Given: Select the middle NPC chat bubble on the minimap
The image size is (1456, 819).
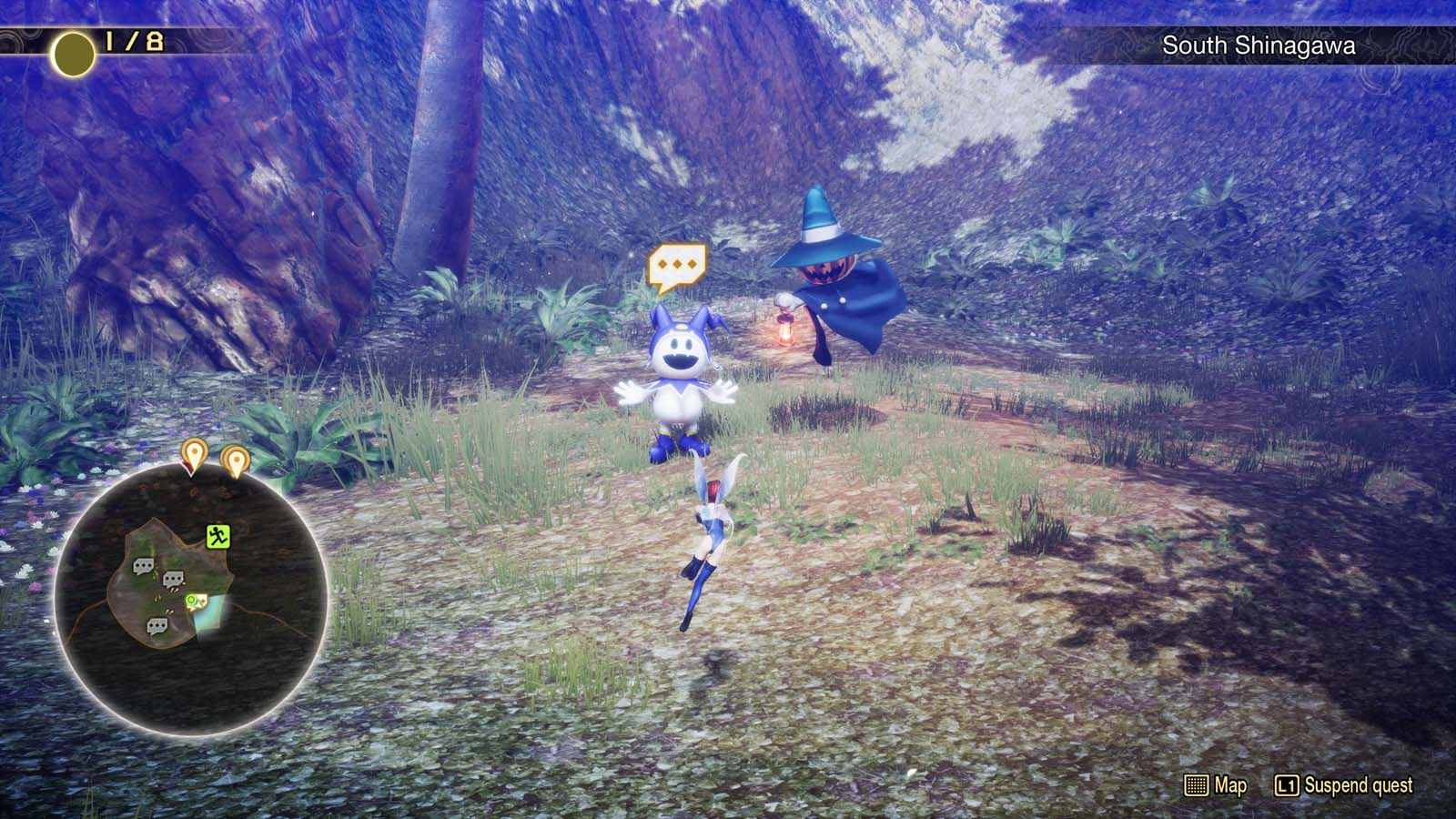Looking at the screenshot, I should coord(174,578).
